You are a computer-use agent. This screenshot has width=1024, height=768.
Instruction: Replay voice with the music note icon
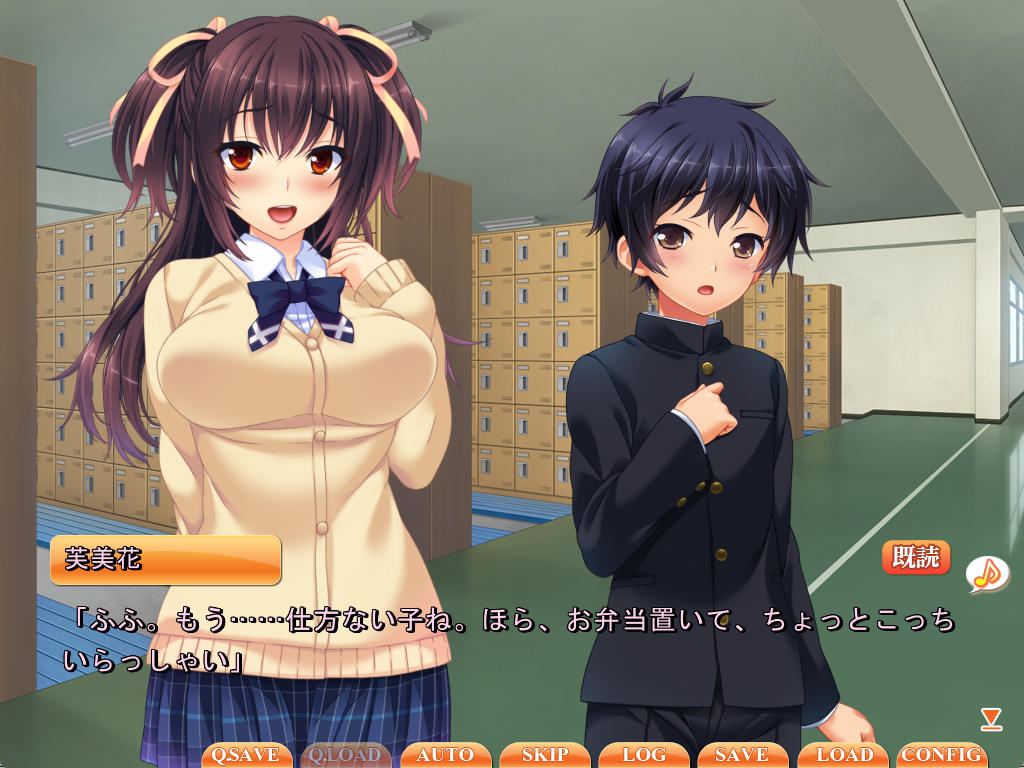point(986,572)
